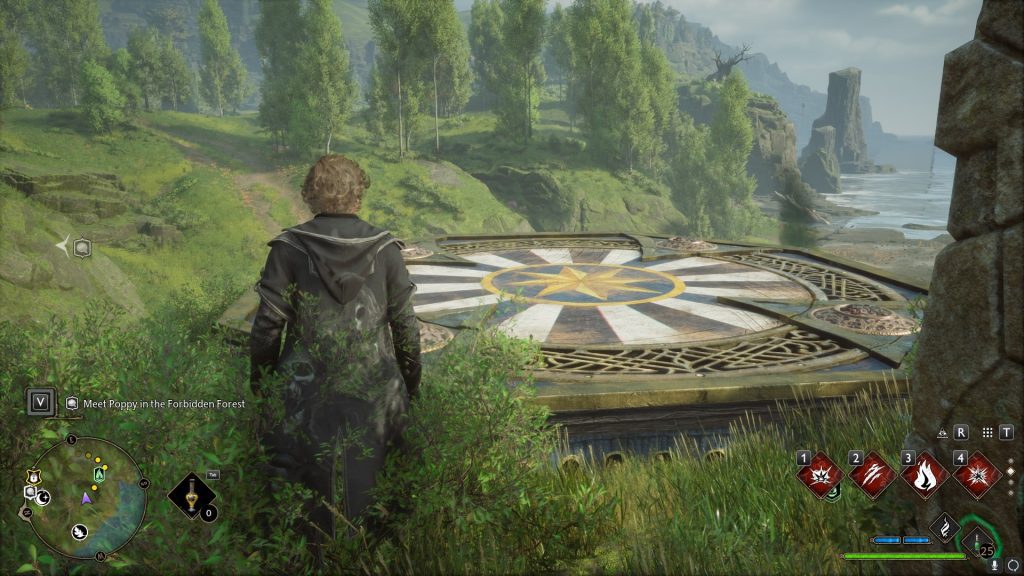Click the microphone icon
This screenshot has height=576, width=1024.
click(x=995, y=565)
